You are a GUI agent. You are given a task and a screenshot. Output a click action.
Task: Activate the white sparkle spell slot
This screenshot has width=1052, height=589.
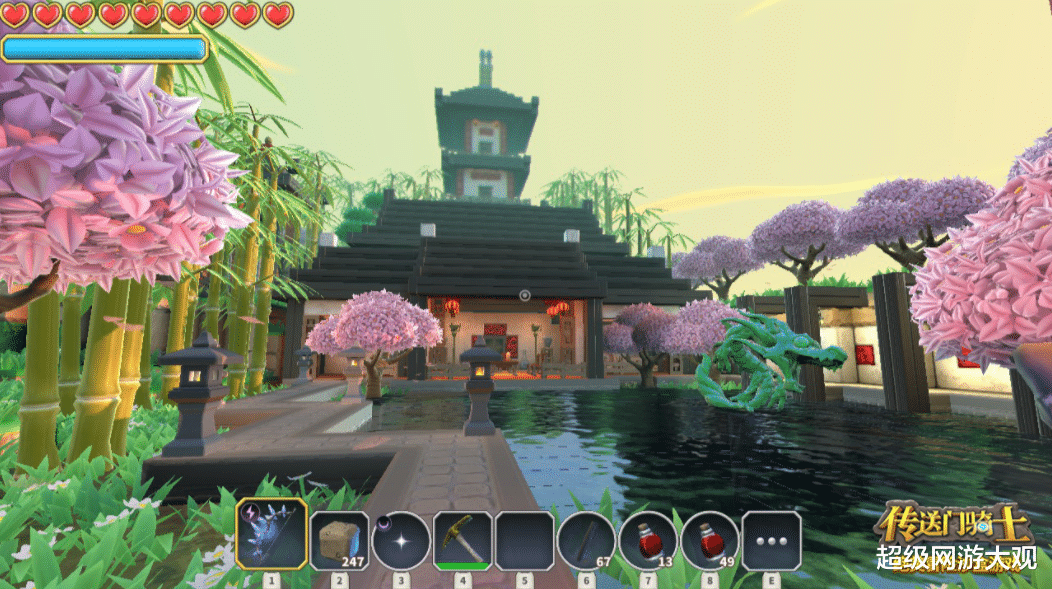coord(401,541)
